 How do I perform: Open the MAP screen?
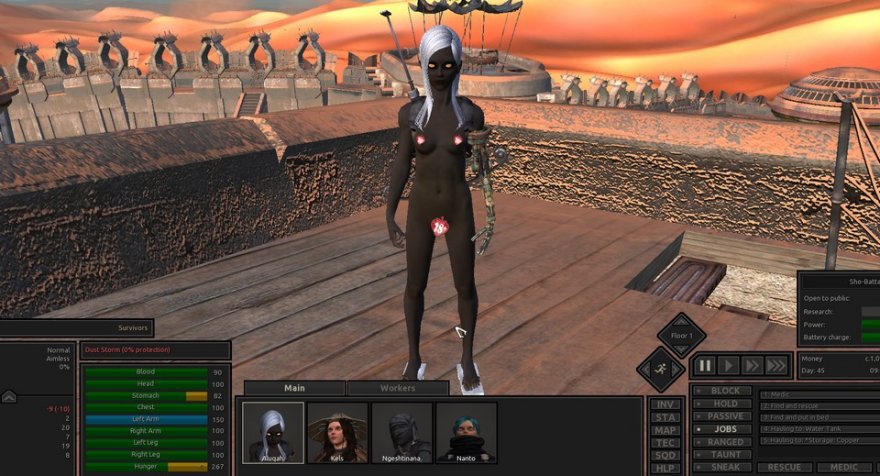[665, 430]
